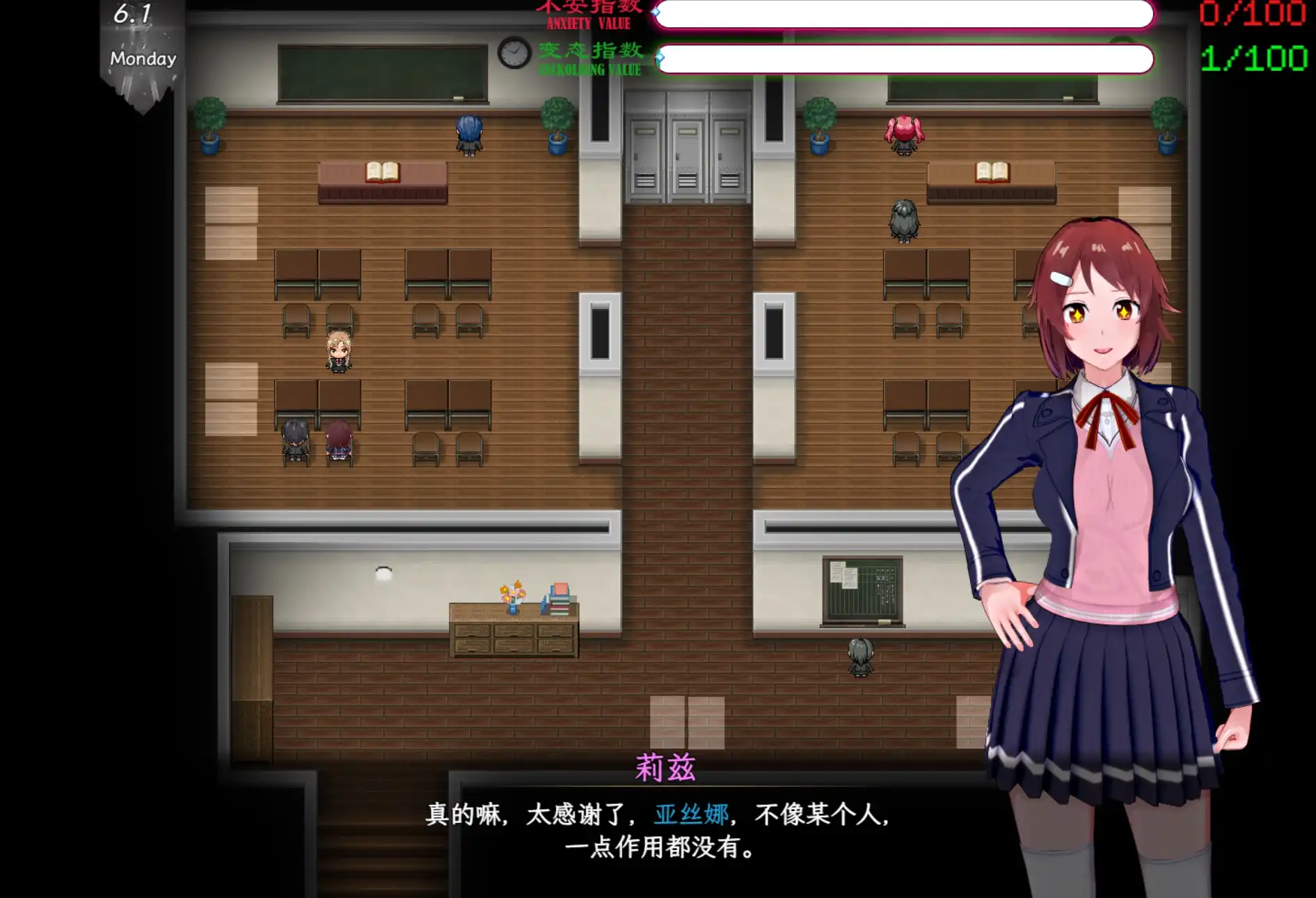The image size is (1316, 898).
Task: Click the wall clock above the left blackboard
Action: click(x=513, y=56)
